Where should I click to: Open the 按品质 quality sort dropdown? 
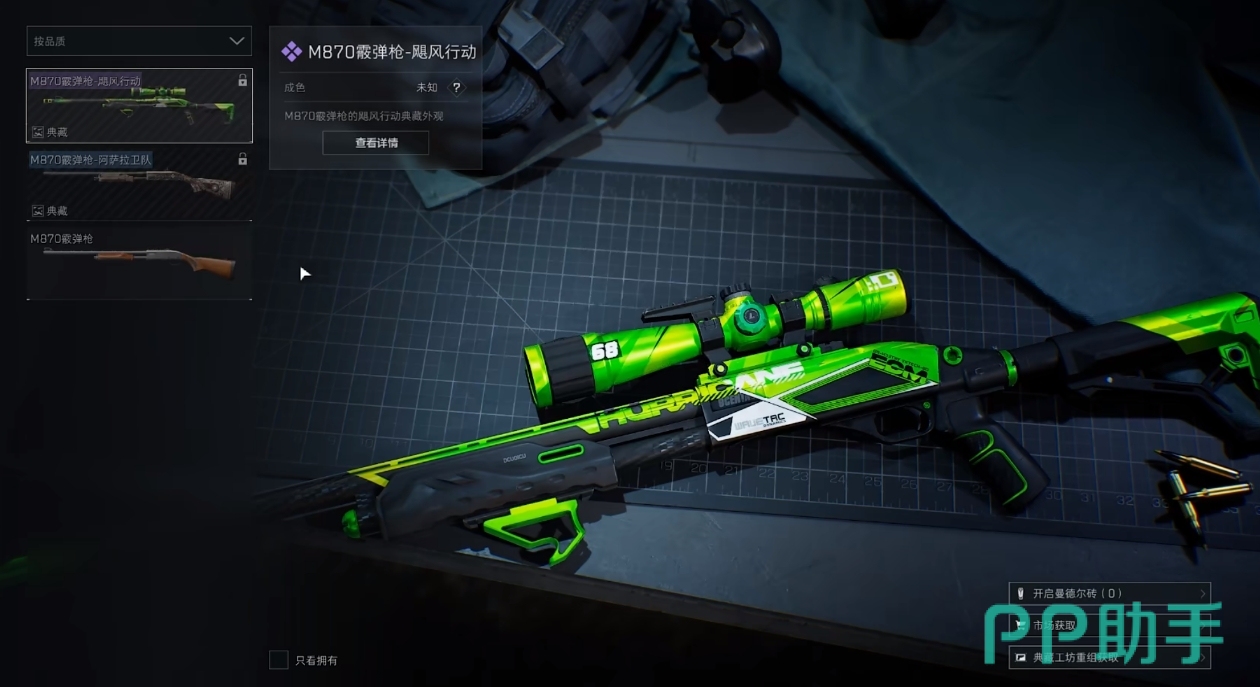click(x=139, y=41)
